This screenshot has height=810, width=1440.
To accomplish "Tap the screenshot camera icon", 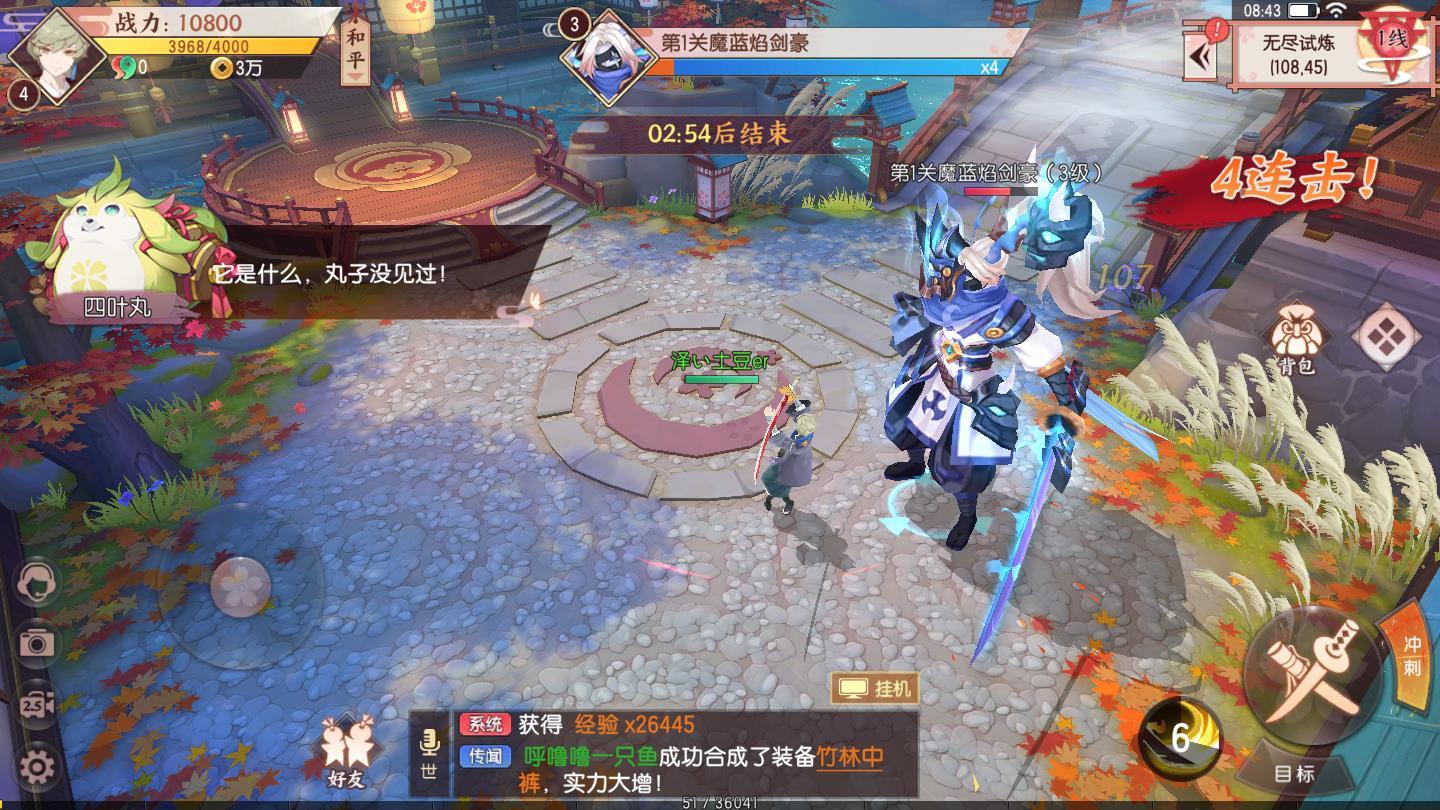I will tap(36, 643).
